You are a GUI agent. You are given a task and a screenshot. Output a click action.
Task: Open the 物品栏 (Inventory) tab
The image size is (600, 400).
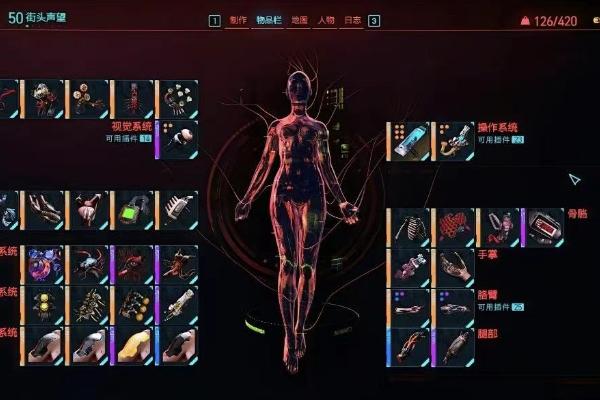[268, 20]
